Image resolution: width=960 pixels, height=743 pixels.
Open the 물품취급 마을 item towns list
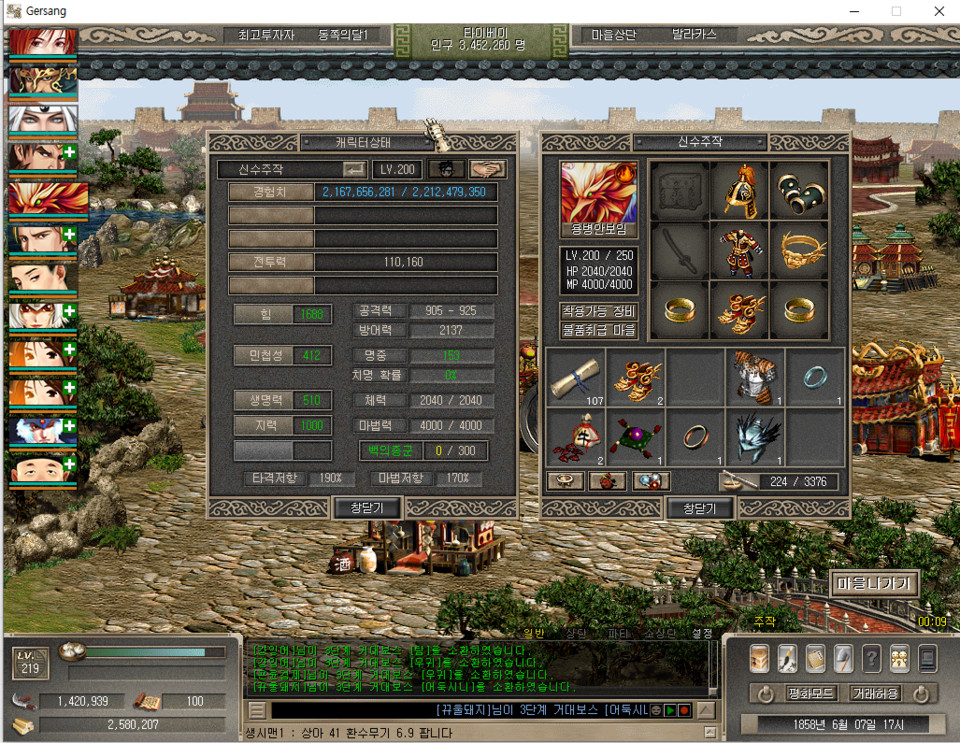point(599,329)
